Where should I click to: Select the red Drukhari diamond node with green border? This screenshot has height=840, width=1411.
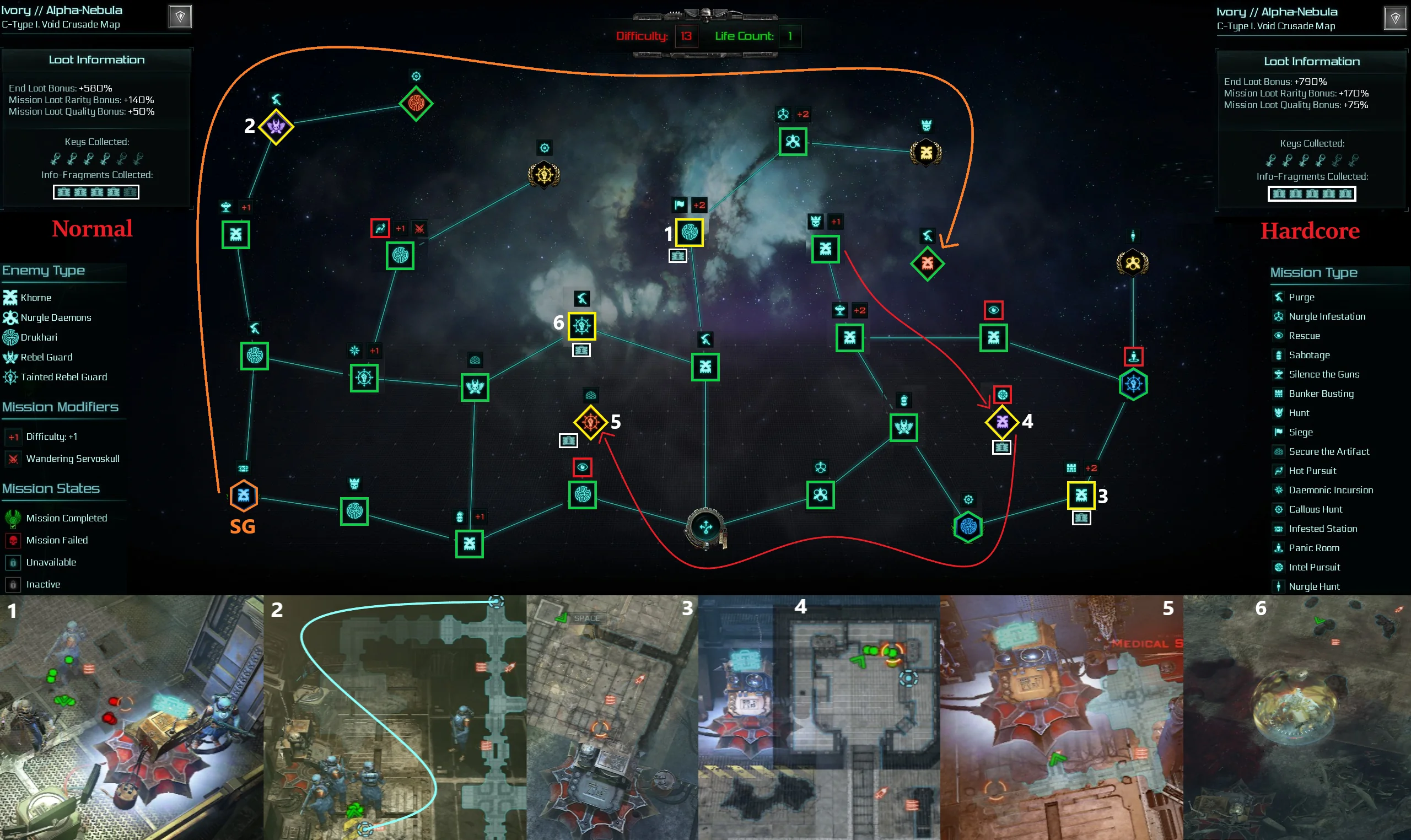(416, 104)
